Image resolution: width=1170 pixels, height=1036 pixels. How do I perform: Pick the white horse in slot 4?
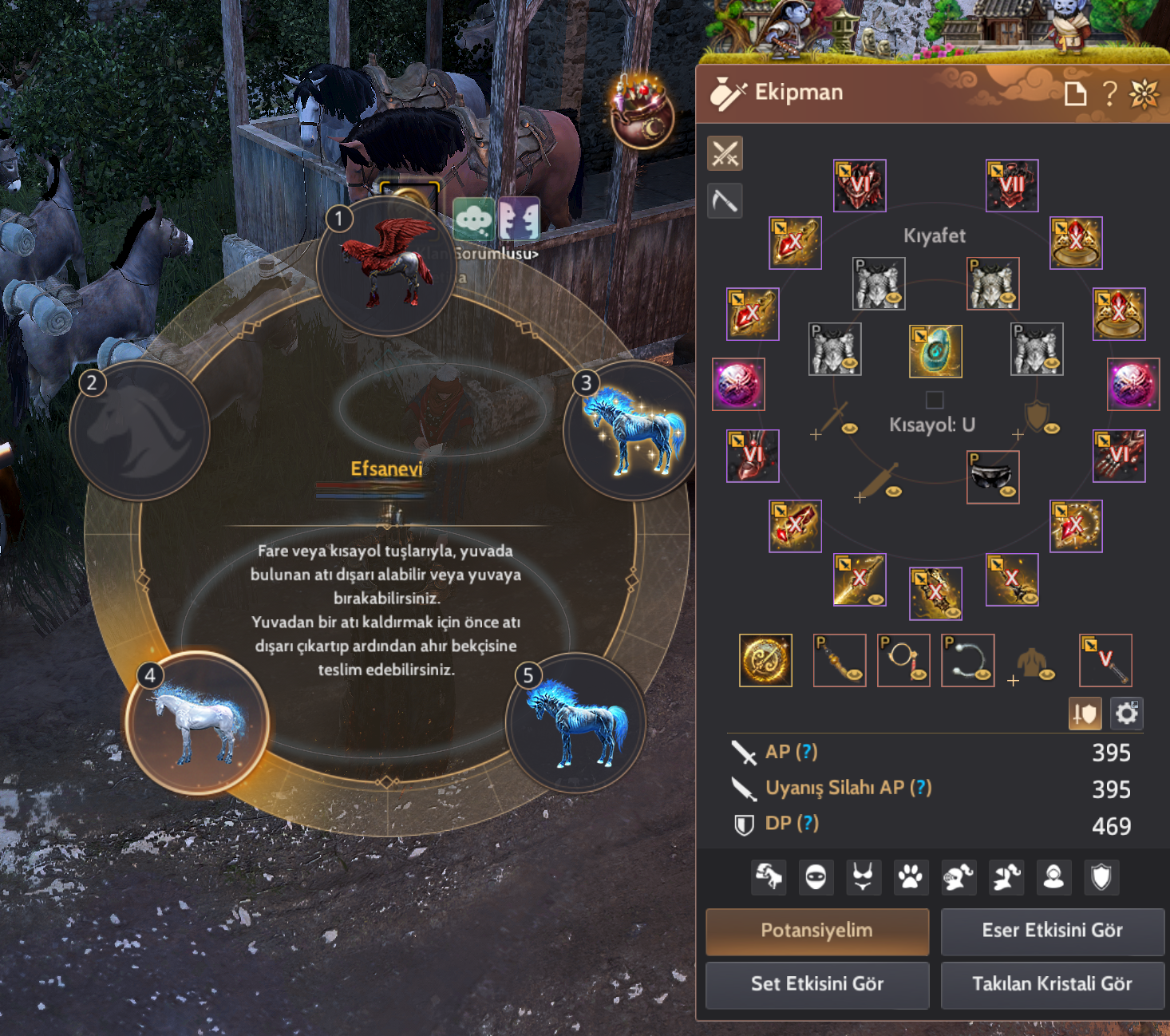coord(197,723)
